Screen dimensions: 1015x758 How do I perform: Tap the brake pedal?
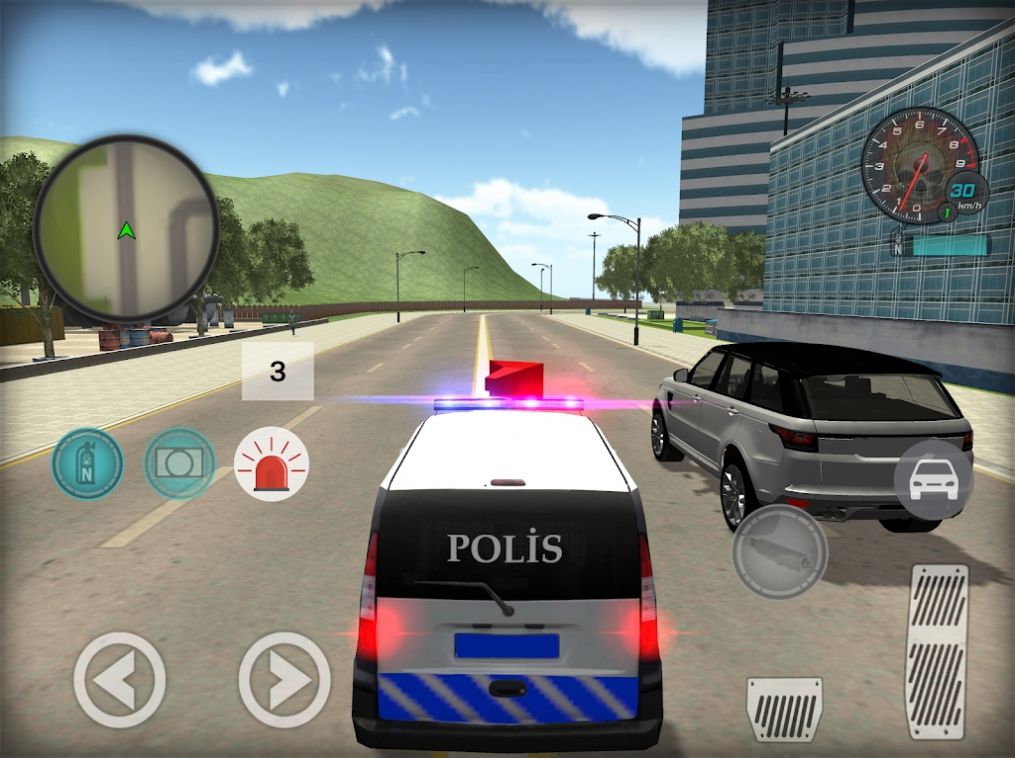point(784,708)
